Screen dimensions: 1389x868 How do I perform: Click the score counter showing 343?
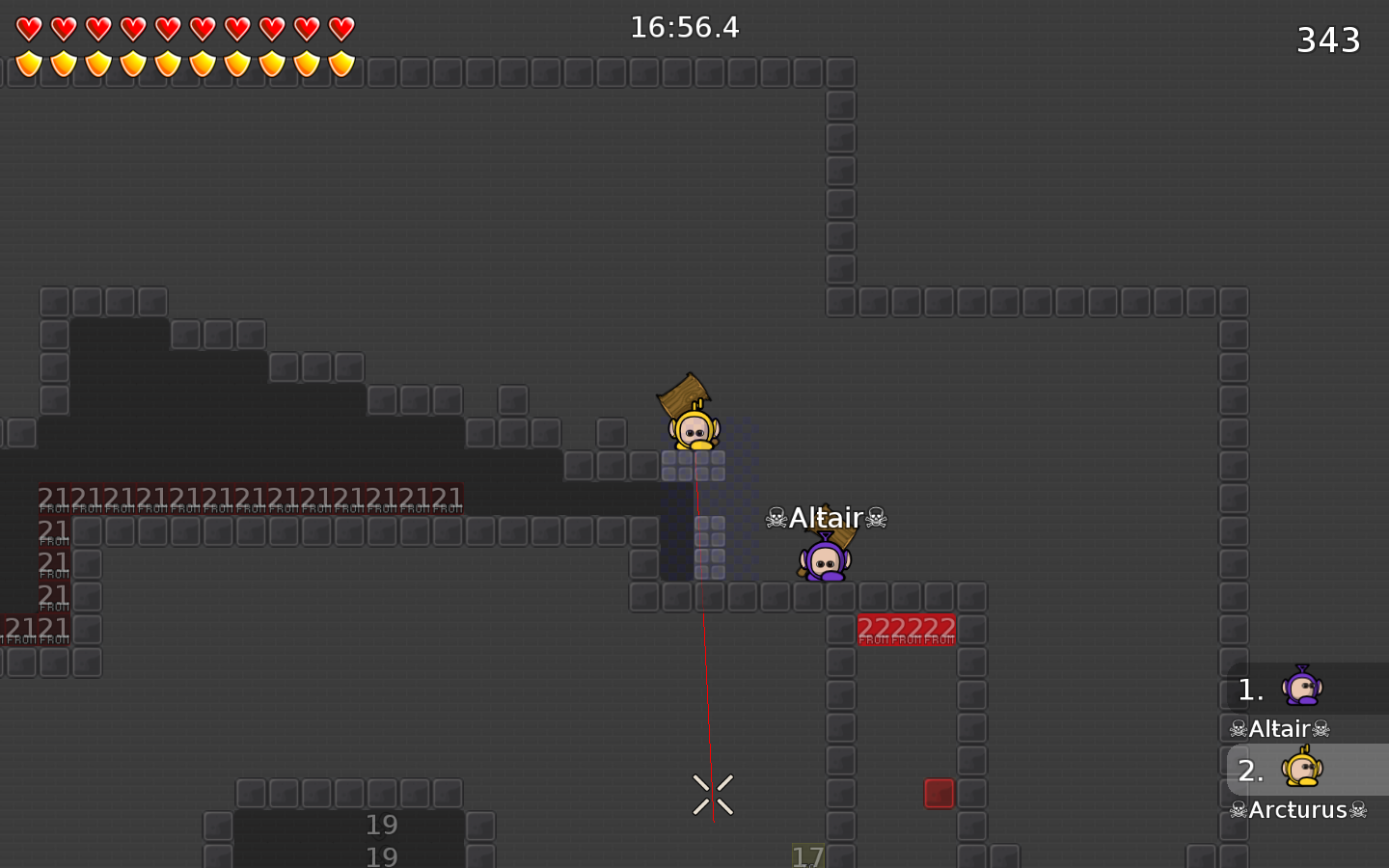click(1328, 40)
